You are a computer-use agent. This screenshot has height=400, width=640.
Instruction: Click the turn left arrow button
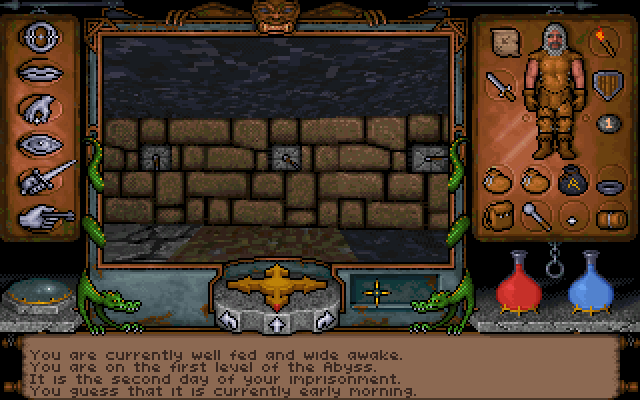(227, 320)
